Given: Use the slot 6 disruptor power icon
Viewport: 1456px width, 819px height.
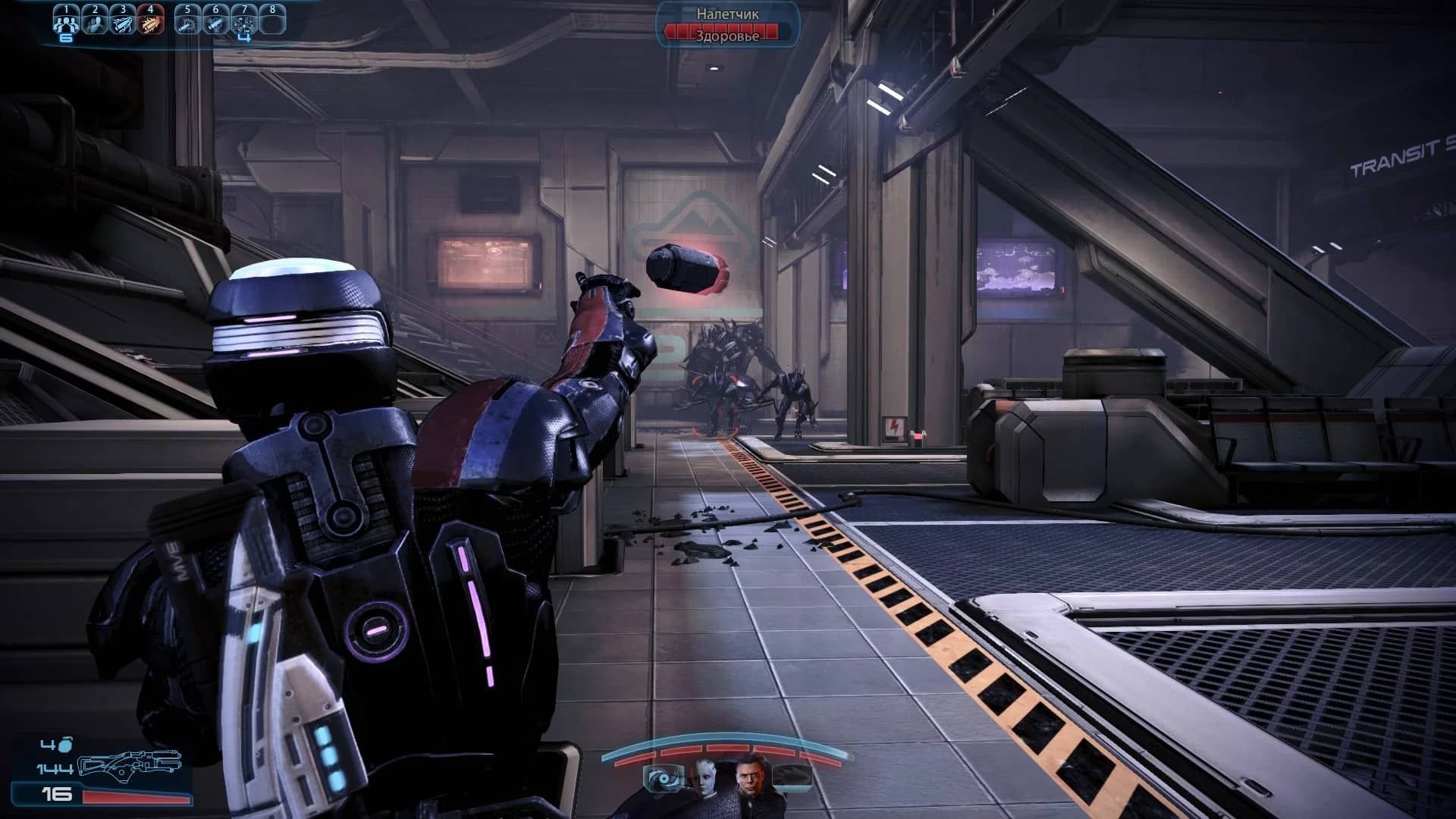Looking at the screenshot, I should pos(215,19).
